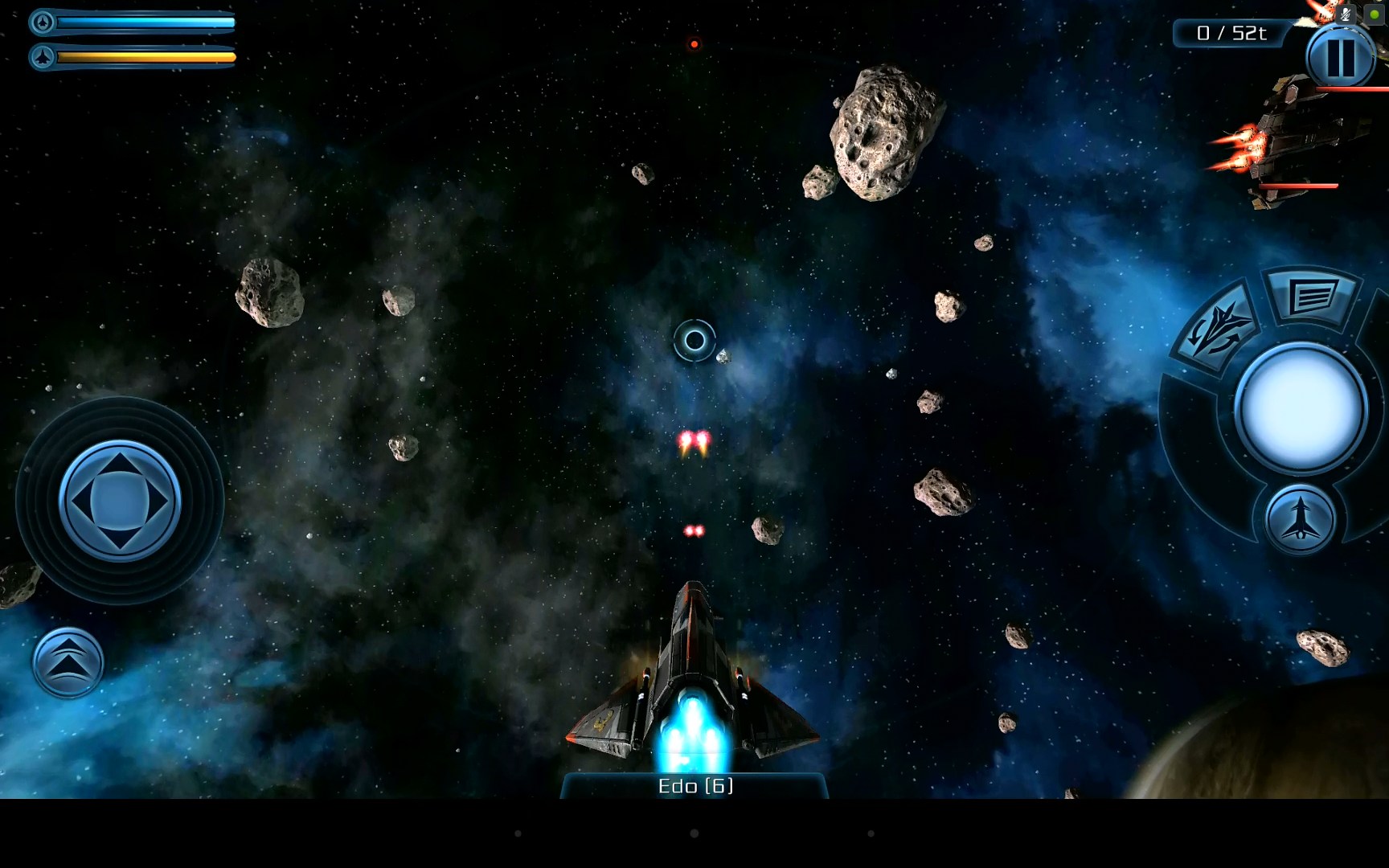The width and height of the screenshot is (1389, 868).
Task: Tap the targeting reticle in the center
Action: pos(694,340)
